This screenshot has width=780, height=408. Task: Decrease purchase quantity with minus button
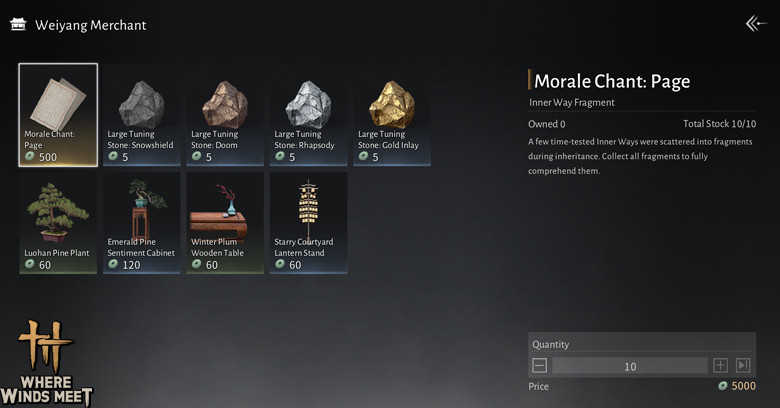(540, 366)
